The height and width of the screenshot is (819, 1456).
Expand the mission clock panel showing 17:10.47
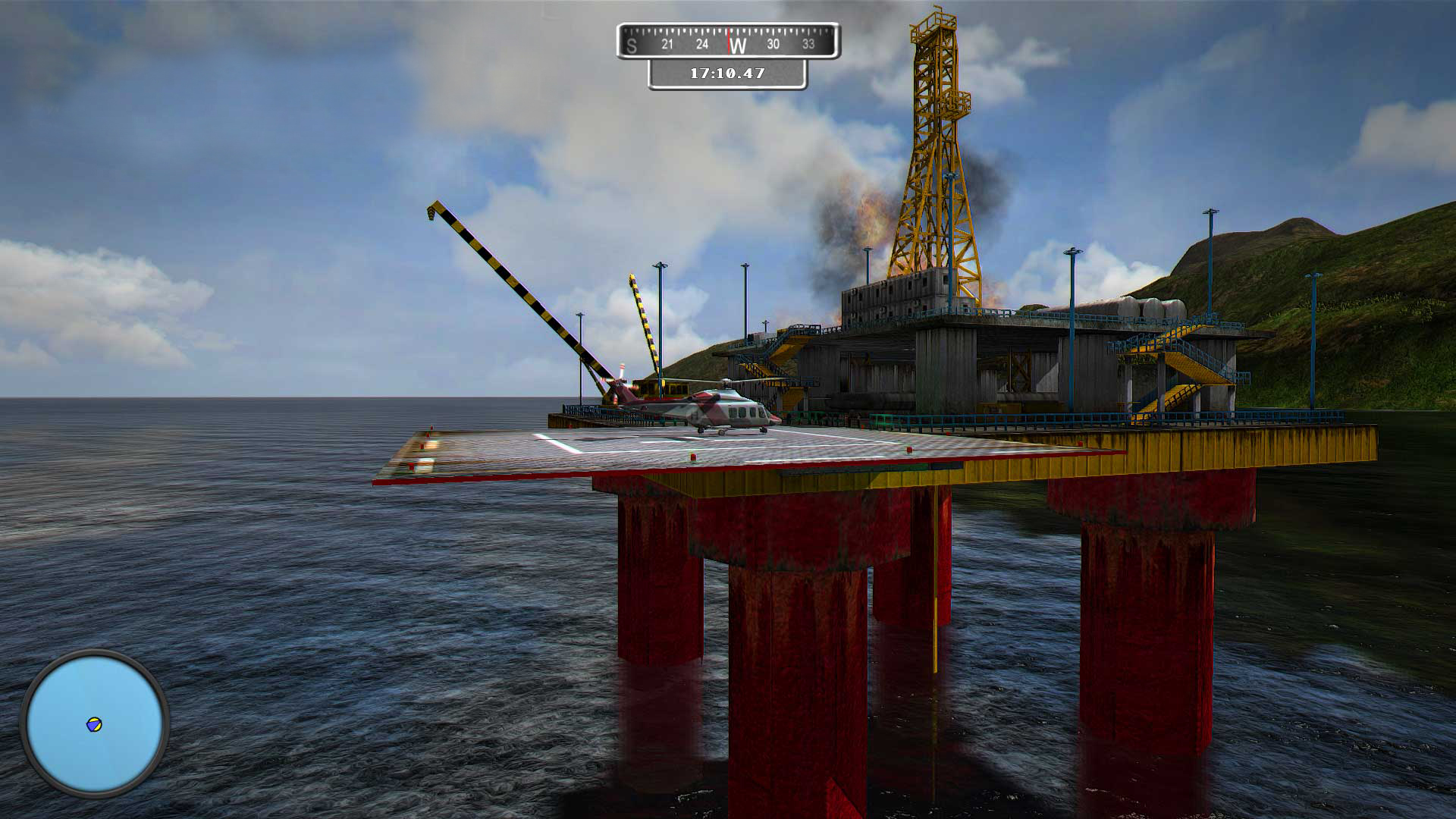(726, 74)
